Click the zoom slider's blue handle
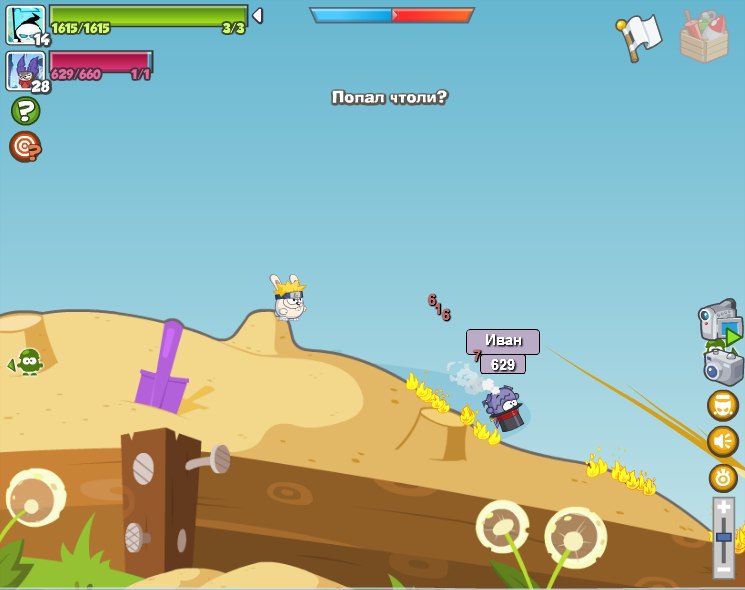 pyautogui.click(x=723, y=538)
